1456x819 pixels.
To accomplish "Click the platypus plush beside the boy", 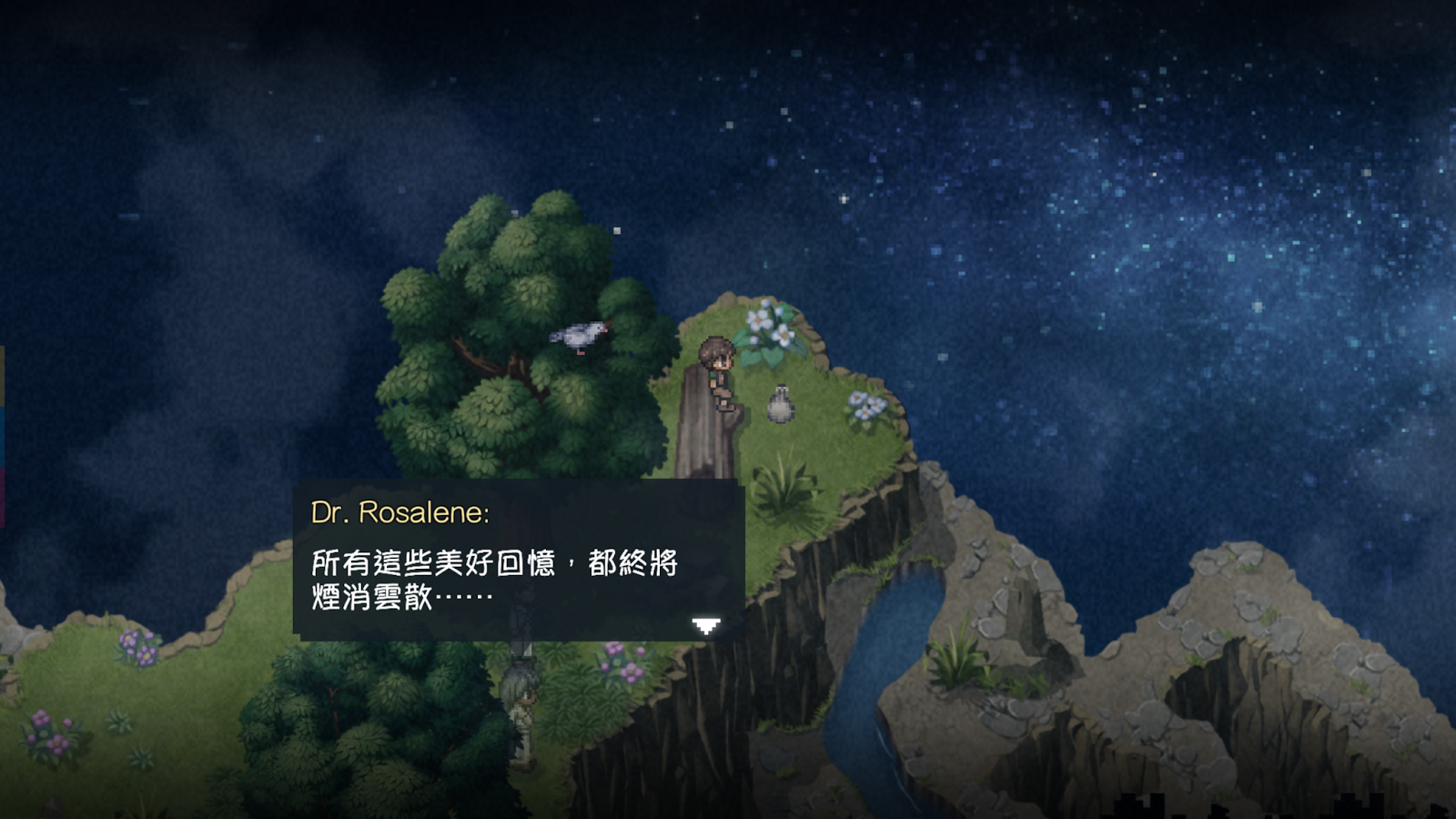I will pos(780,404).
